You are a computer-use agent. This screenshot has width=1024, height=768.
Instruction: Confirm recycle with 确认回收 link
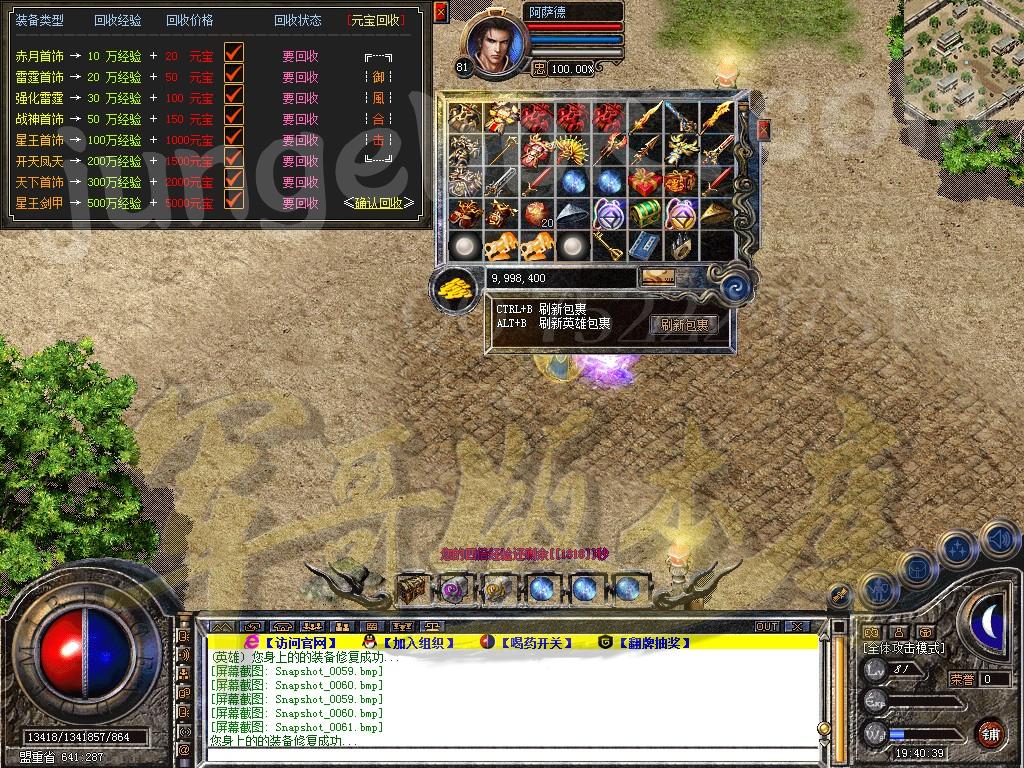pyautogui.click(x=378, y=203)
